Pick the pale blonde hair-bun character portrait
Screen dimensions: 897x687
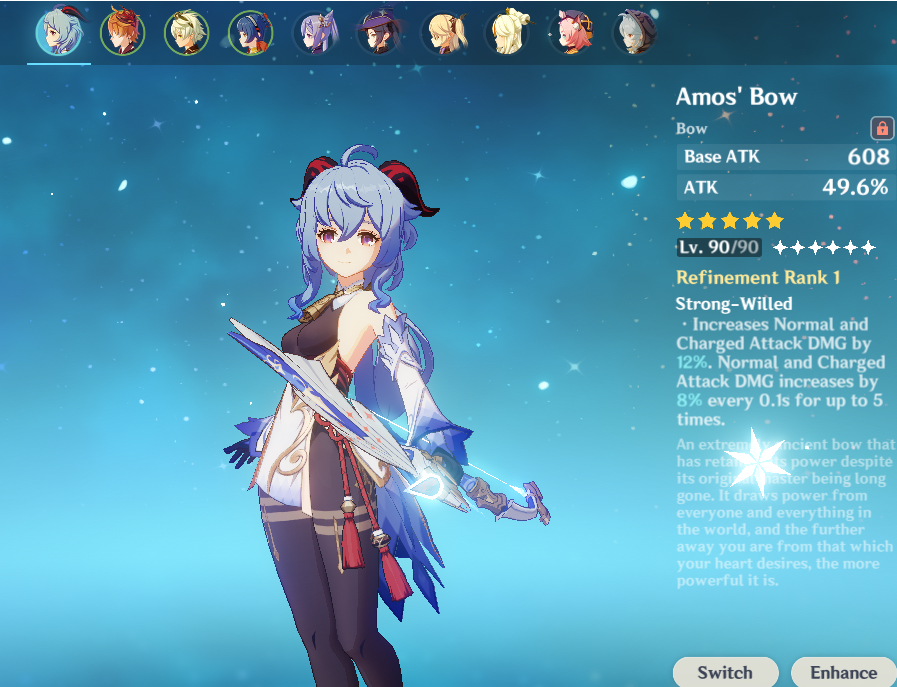click(506, 33)
